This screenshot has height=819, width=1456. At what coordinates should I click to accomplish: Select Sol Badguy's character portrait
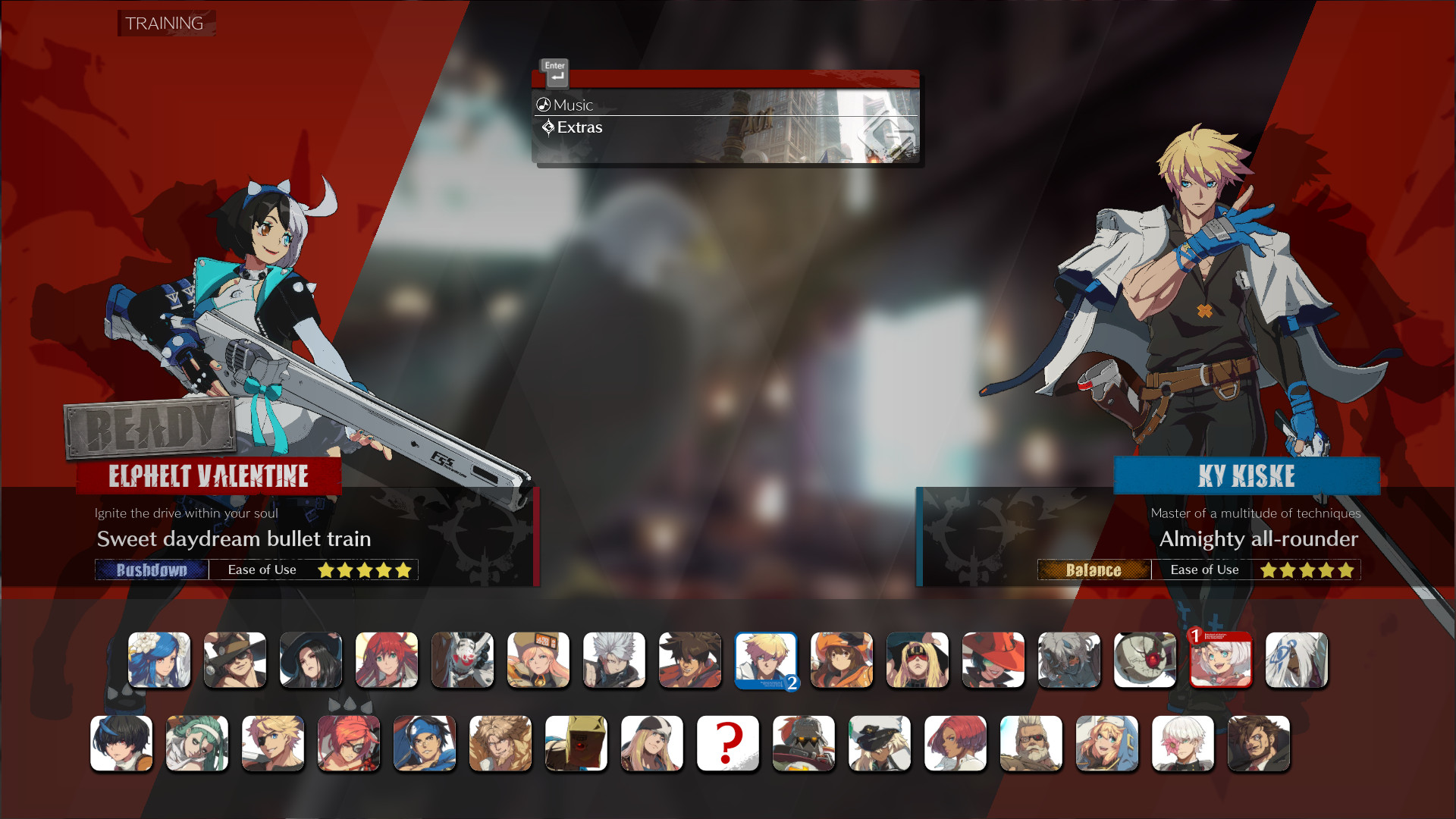click(x=690, y=661)
